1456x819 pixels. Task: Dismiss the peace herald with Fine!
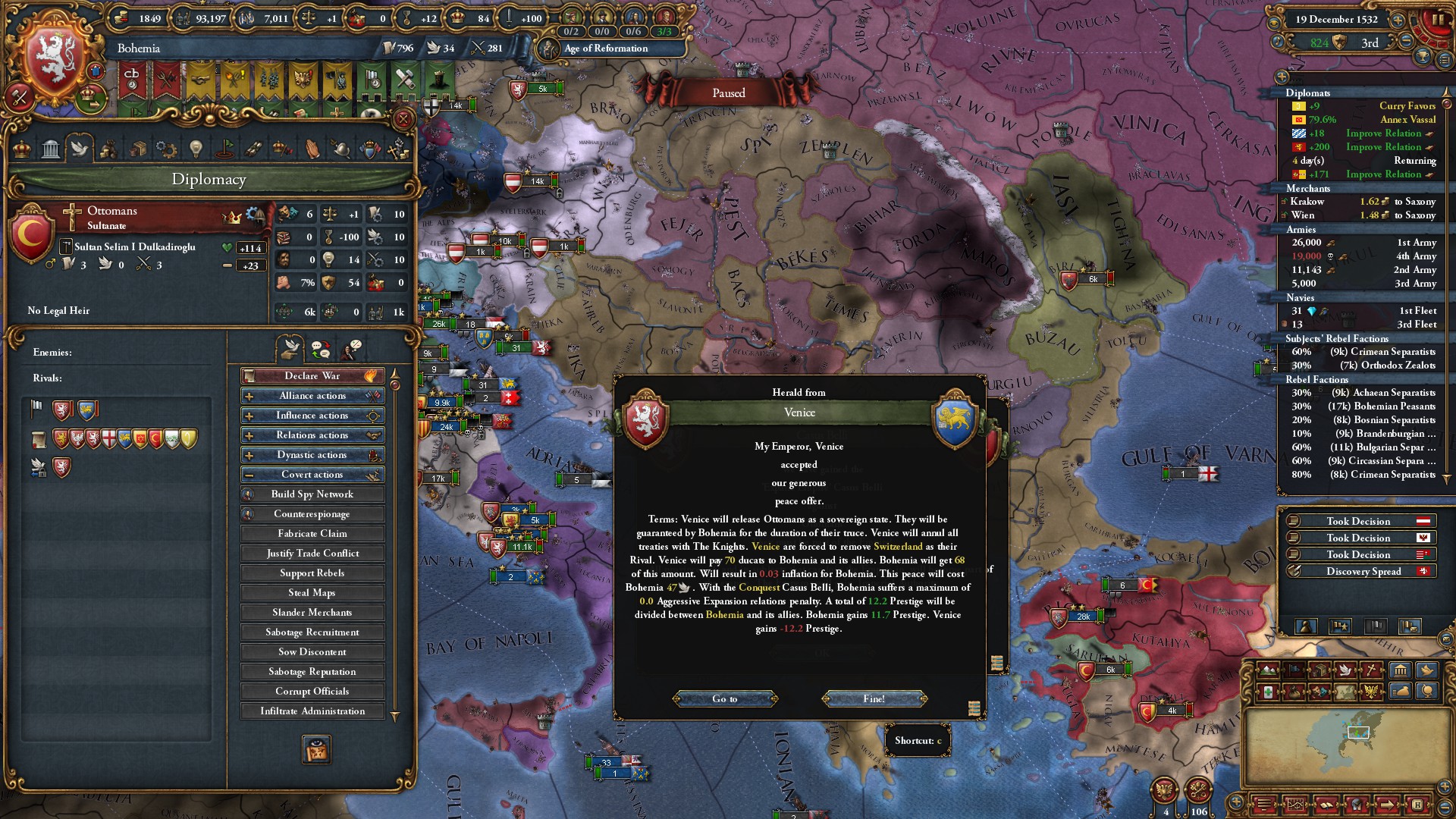pyautogui.click(x=874, y=698)
